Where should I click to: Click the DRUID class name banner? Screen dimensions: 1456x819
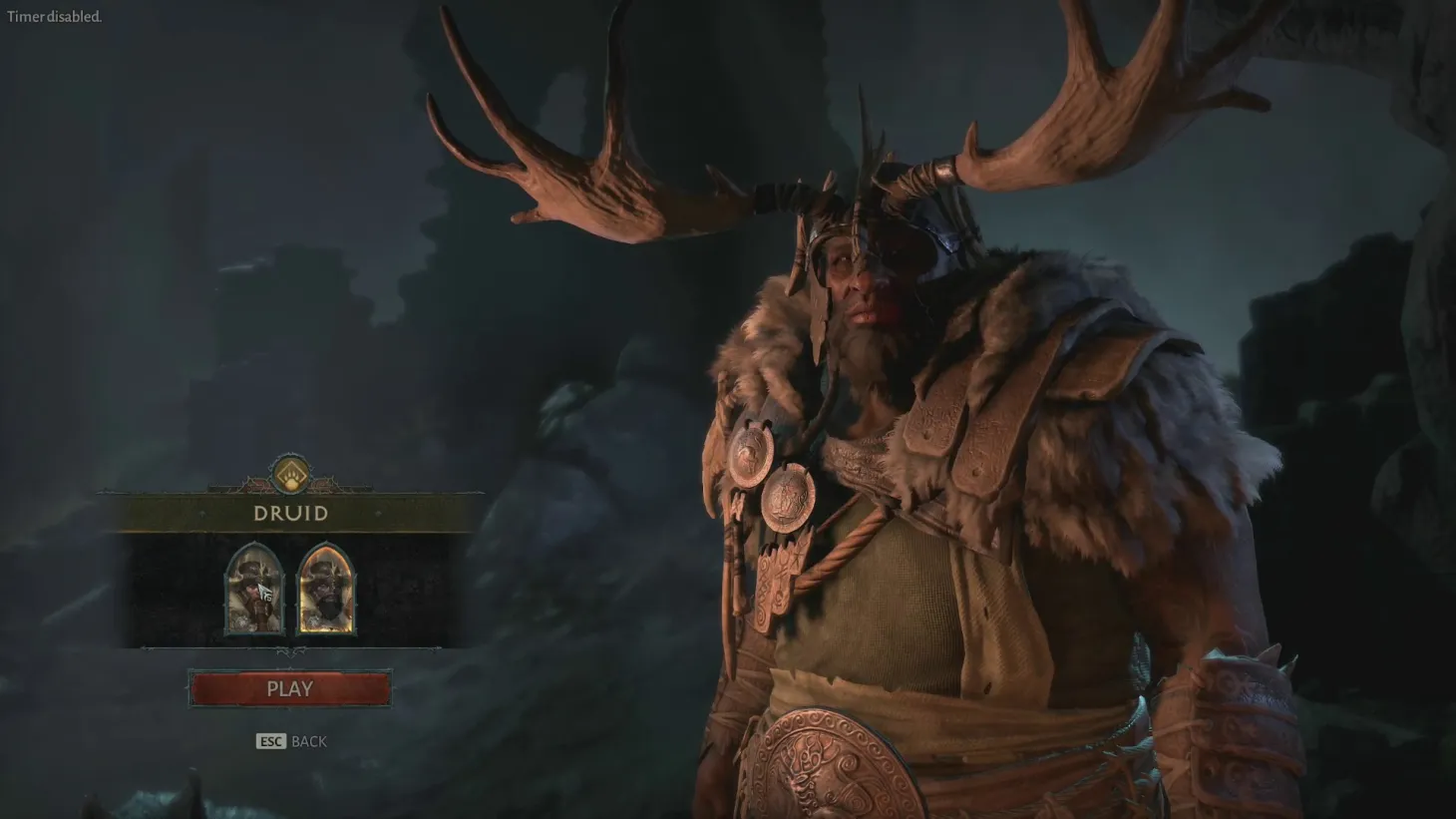pyautogui.click(x=289, y=514)
